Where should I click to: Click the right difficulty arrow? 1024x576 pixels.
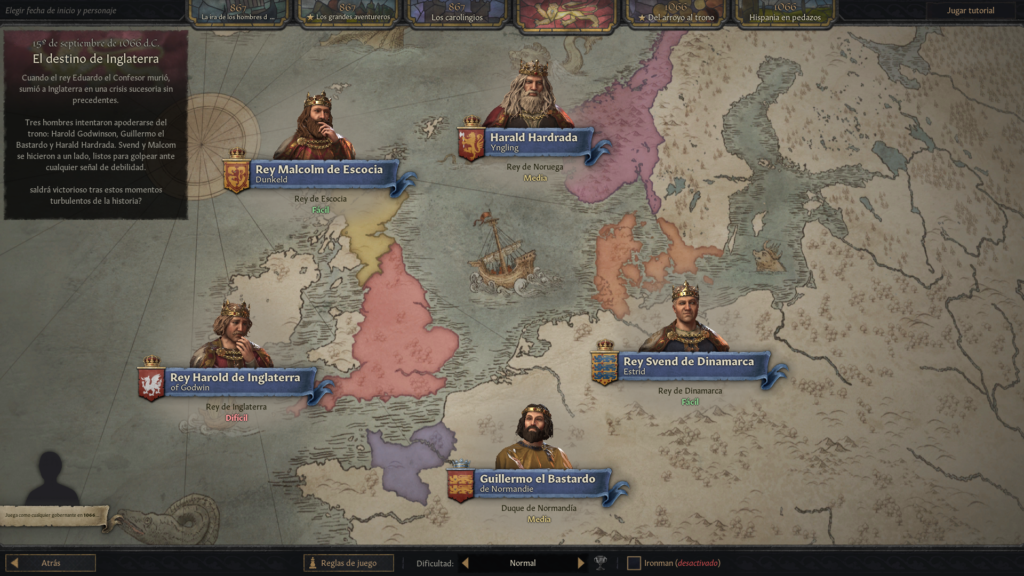point(581,563)
